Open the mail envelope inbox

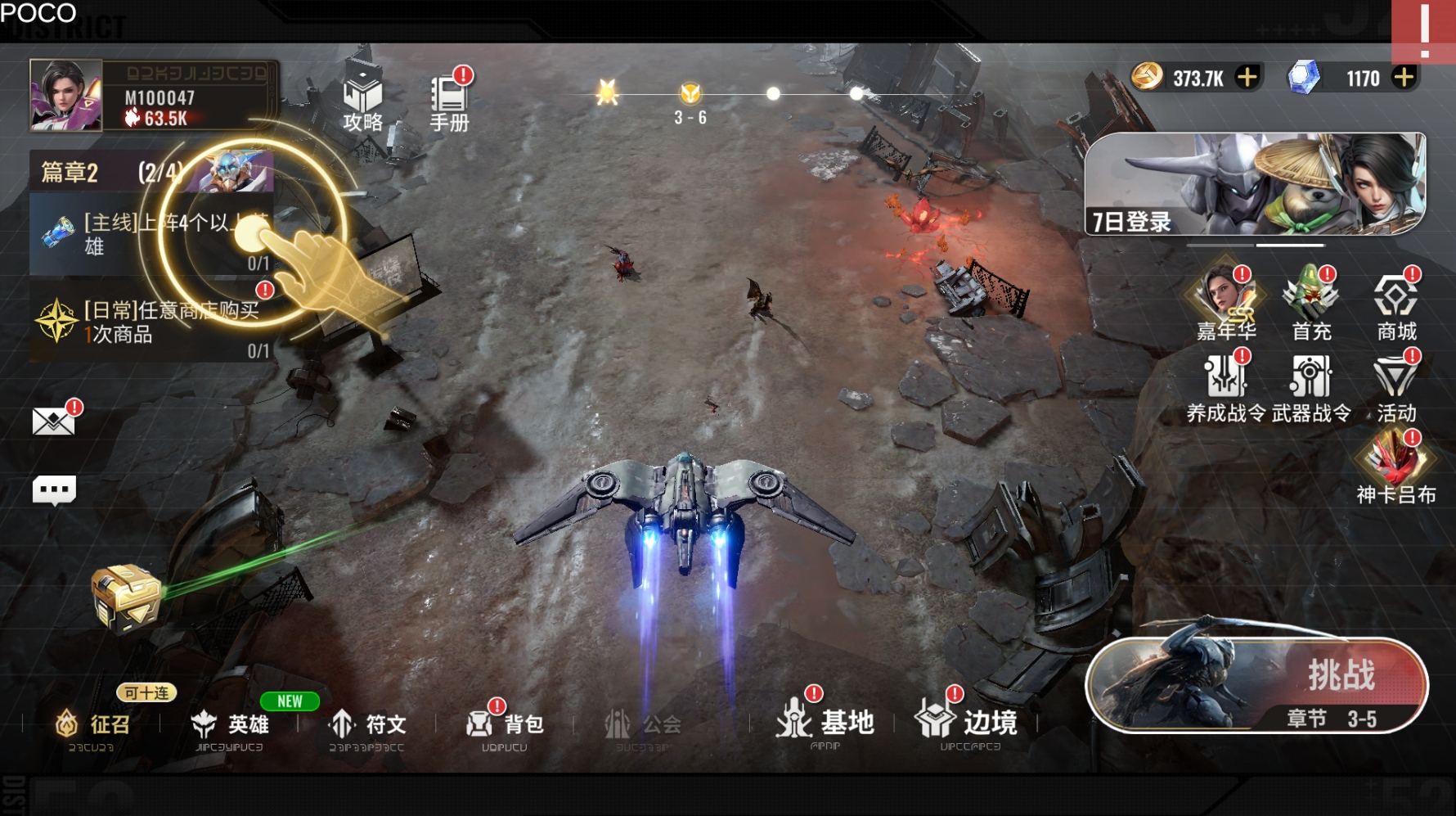coord(54,422)
